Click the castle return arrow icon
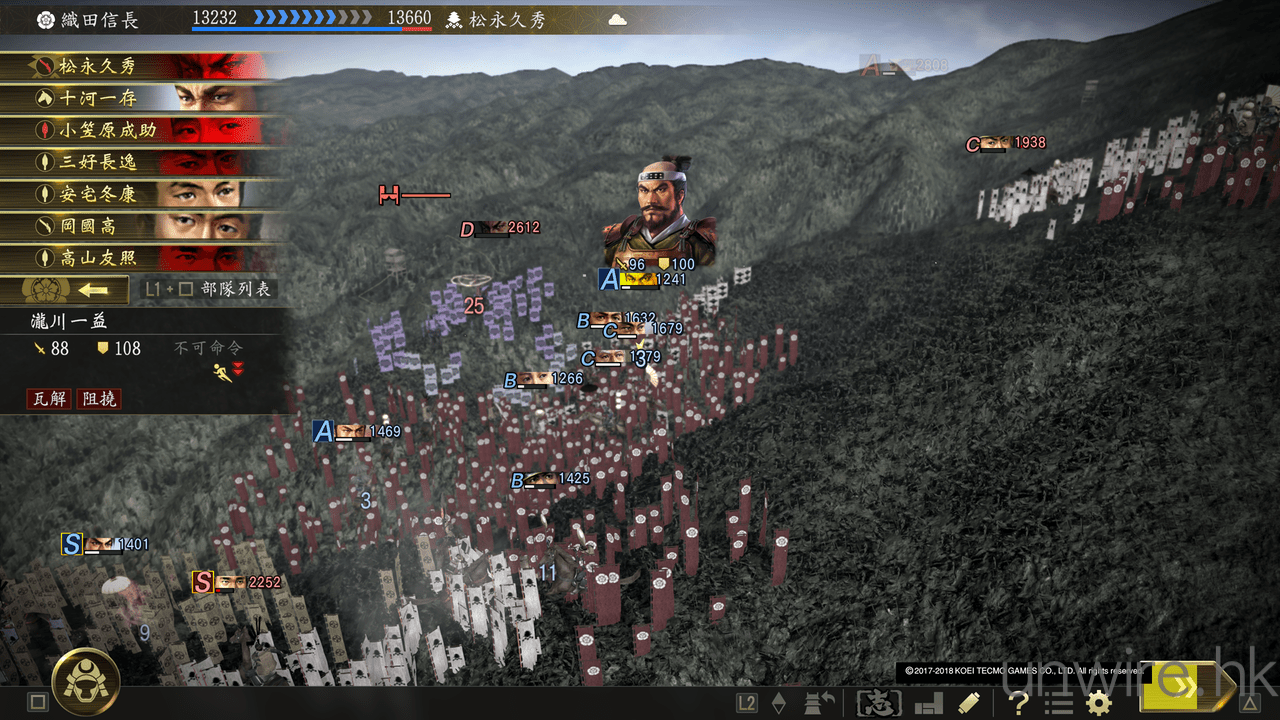 pos(819,702)
